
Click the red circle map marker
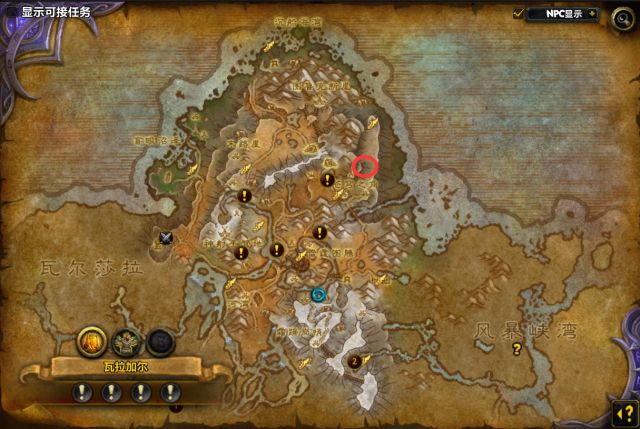coord(366,167)
